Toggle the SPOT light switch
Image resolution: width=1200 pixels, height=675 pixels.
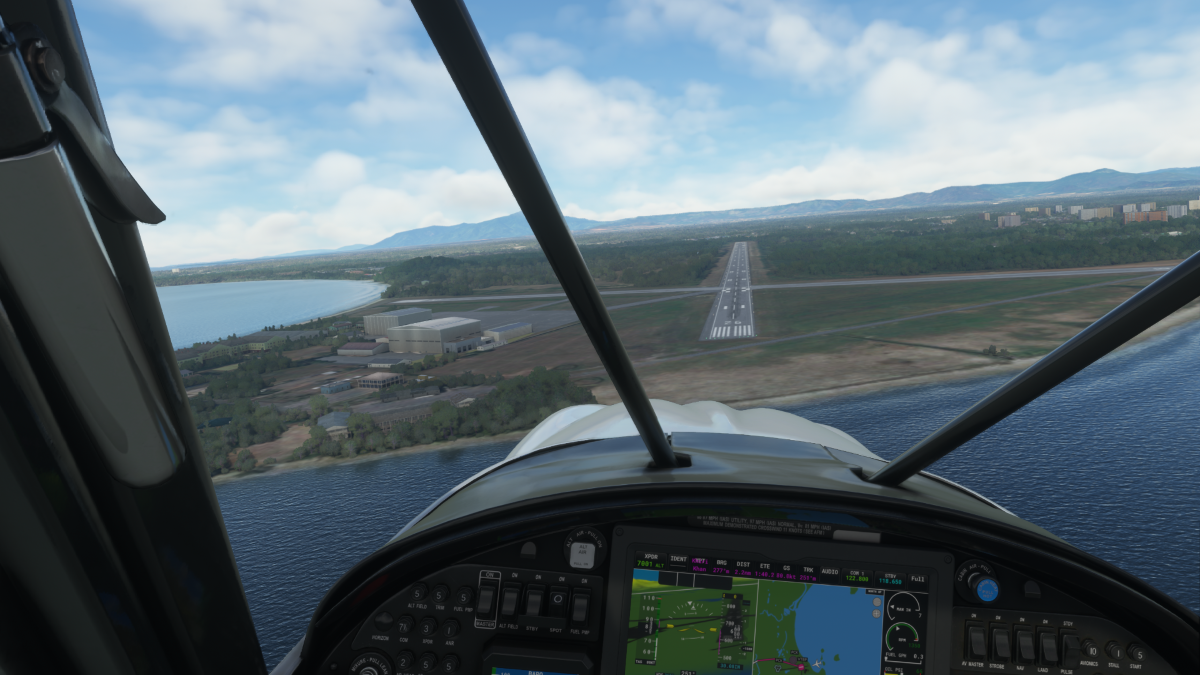point(556,602)
